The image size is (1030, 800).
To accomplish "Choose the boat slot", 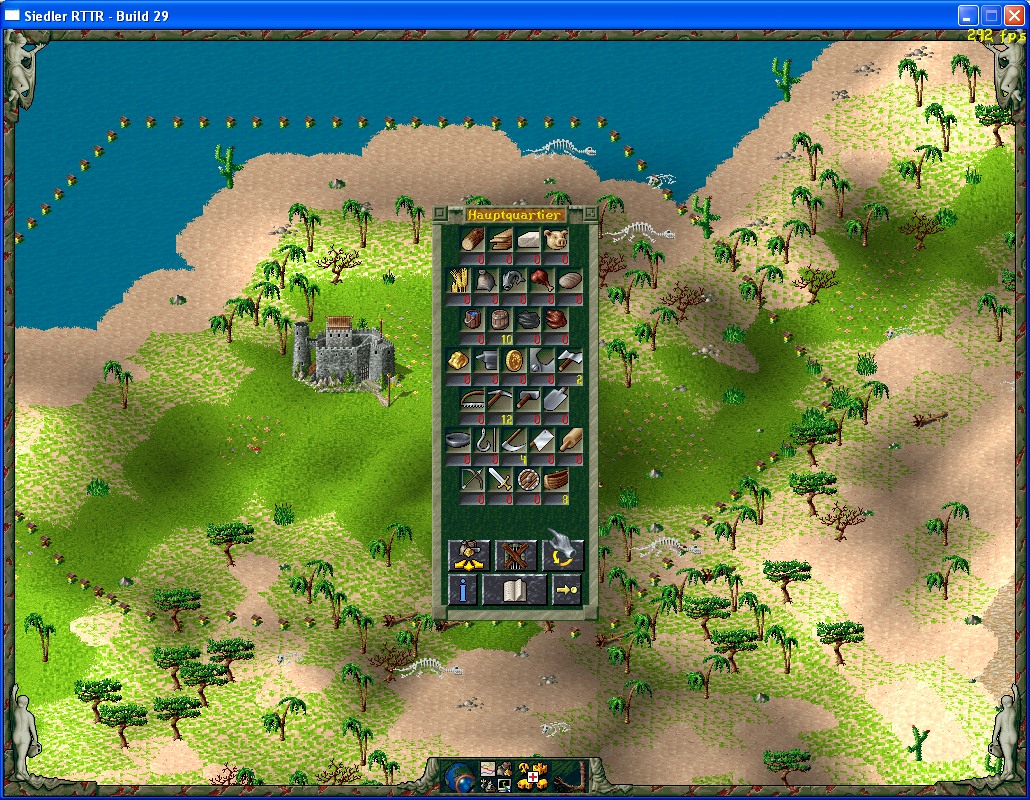I will coord(556,479).
